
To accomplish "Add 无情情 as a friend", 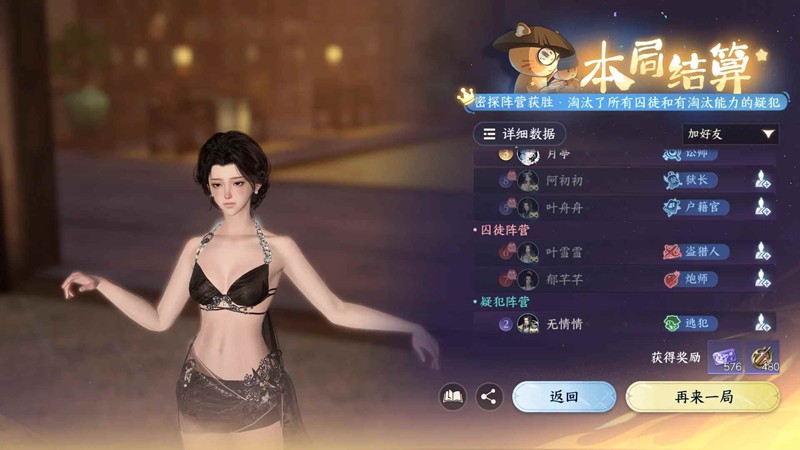I will pyautogui.click(x=761, y=323).
